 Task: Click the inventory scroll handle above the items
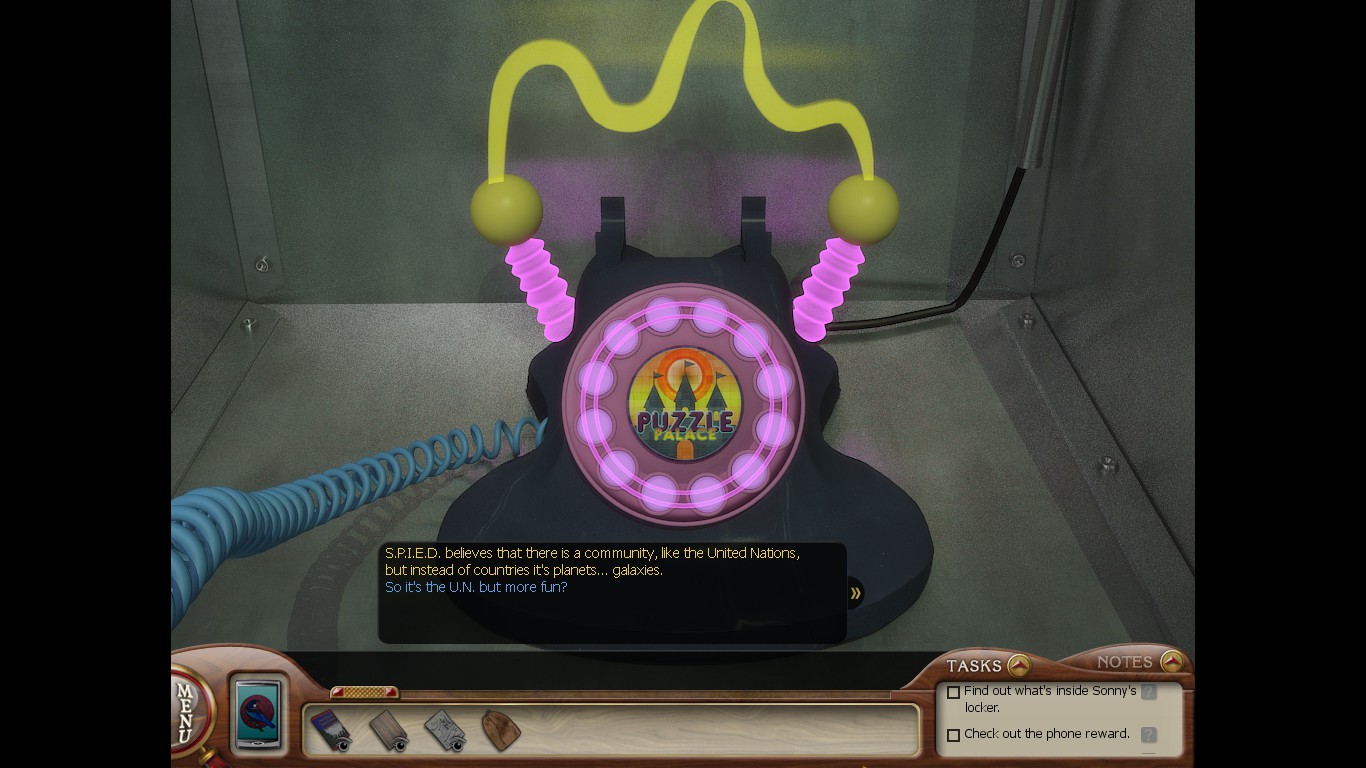pos(364,692)
